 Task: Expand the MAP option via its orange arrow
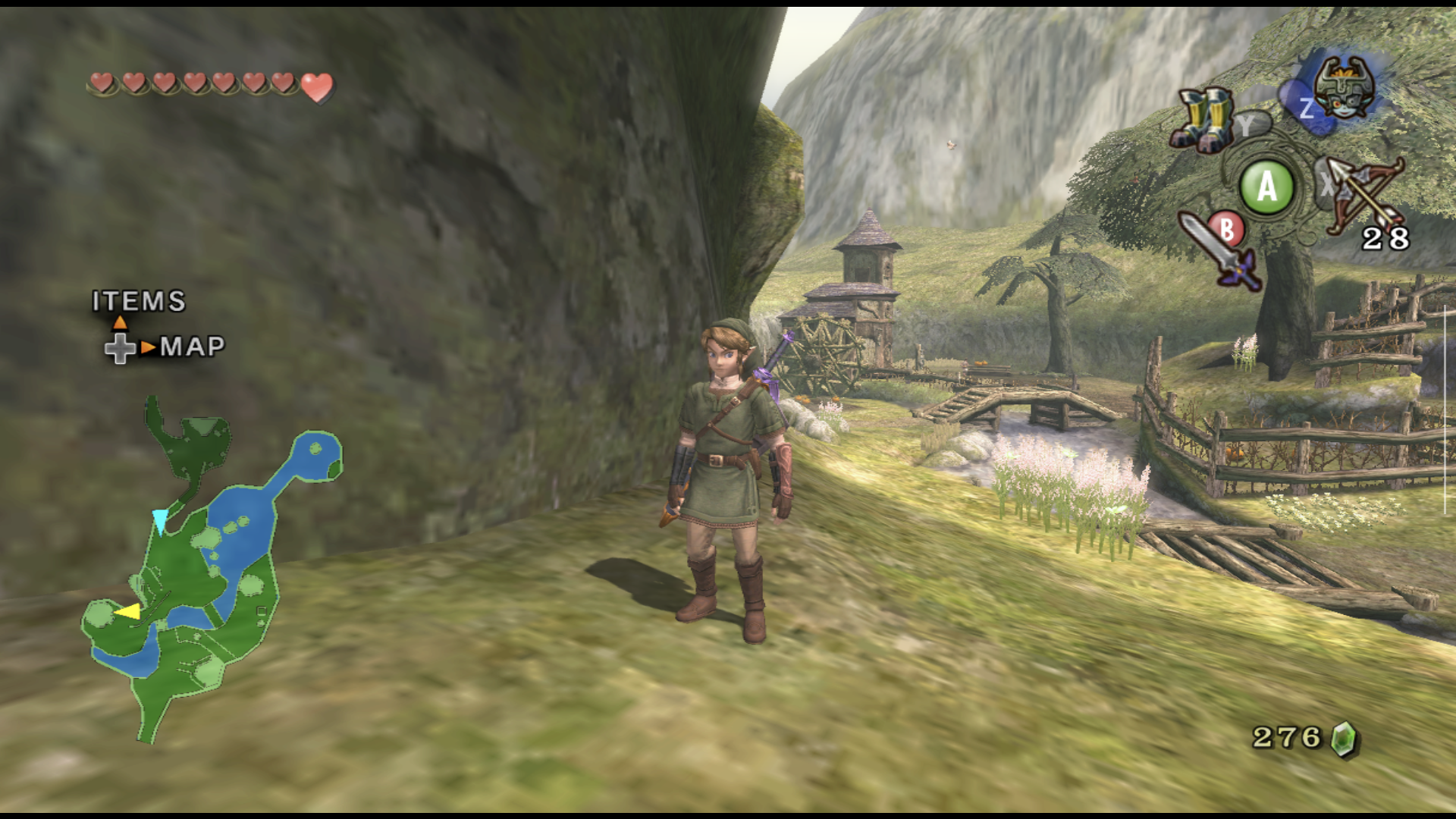(146, 349)
